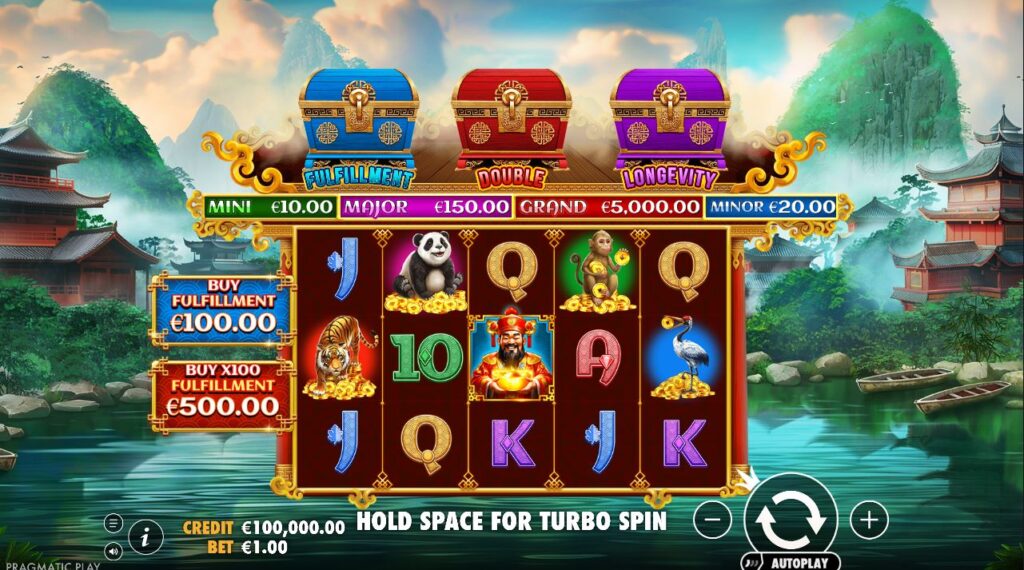Buy X100 Fulfillment for €500.00
This screenshot has width=1024, height=570.
[x=222, y=395]
